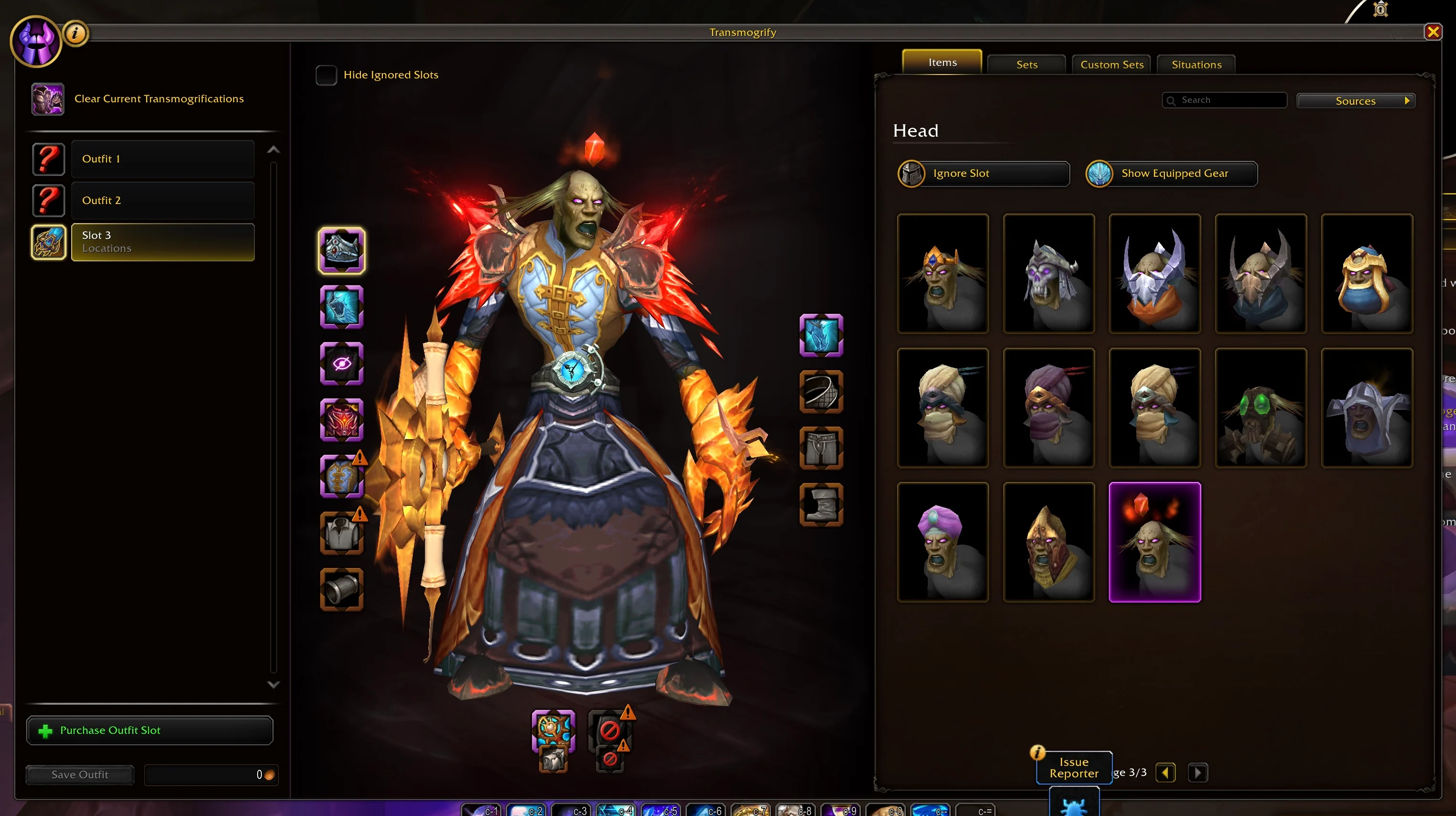This screenshot has width=1456, height=816.
Task: Choose the purple turban head appearance
Action: click(942, 542)
